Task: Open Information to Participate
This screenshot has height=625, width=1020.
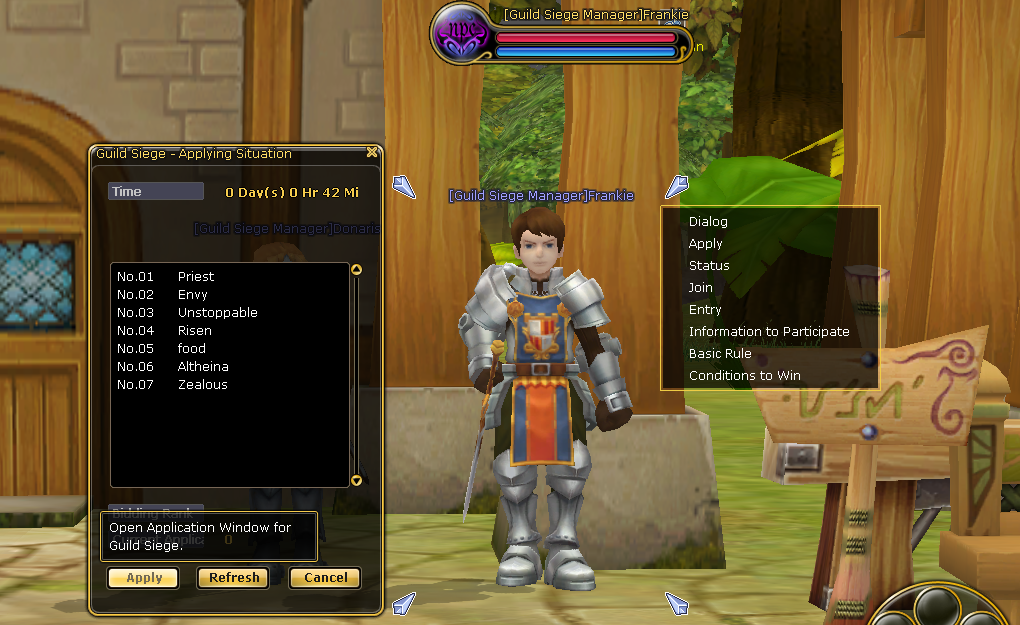Action: pos(769,332)
